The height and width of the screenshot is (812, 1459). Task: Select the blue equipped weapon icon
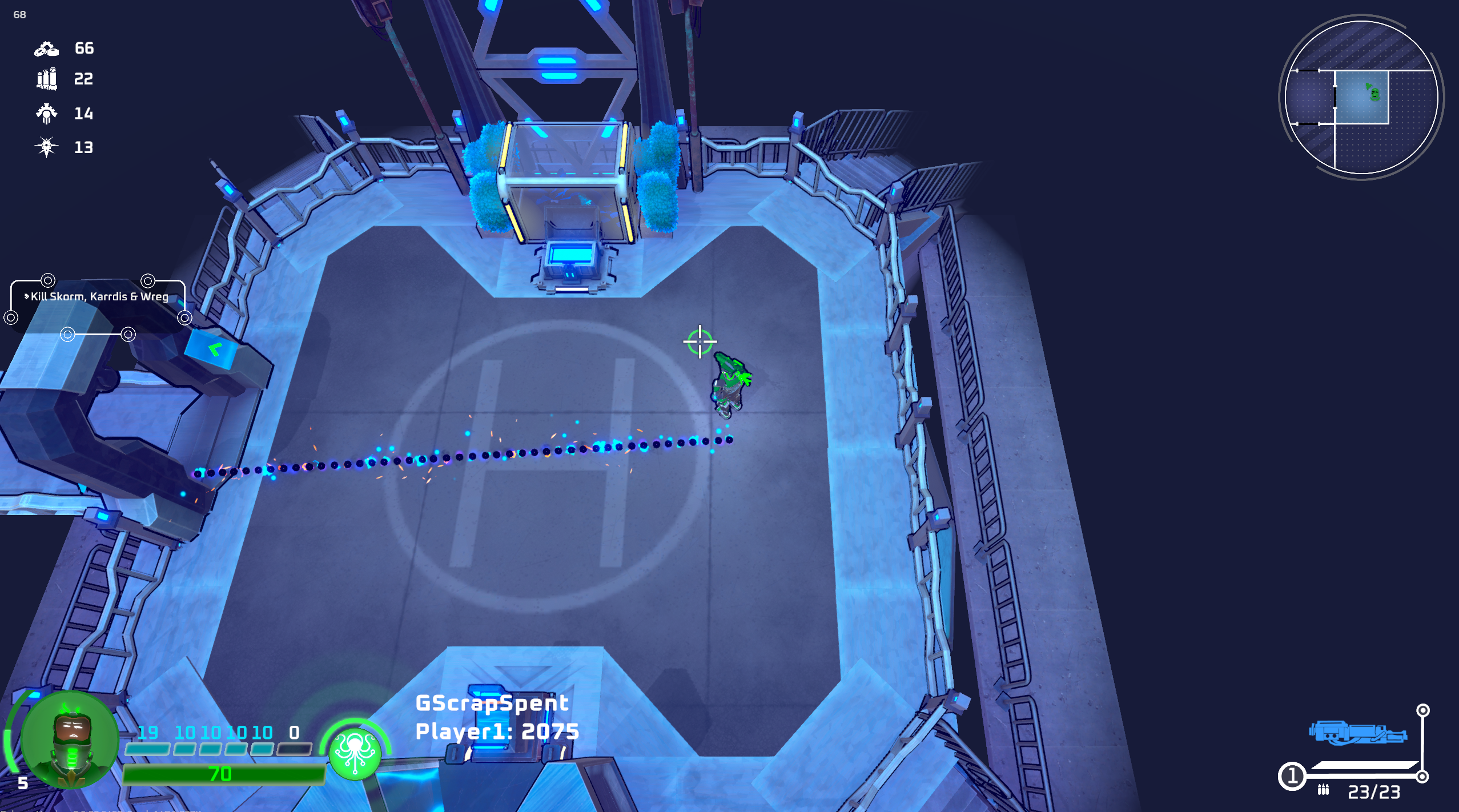[x=1357, y=733]
